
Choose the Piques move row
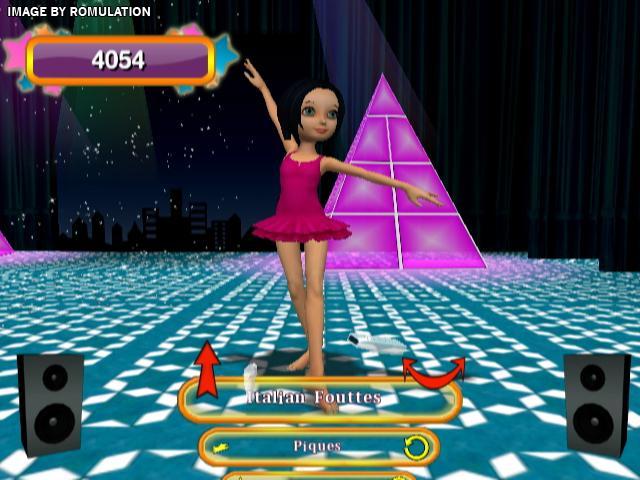coord(318,446)
